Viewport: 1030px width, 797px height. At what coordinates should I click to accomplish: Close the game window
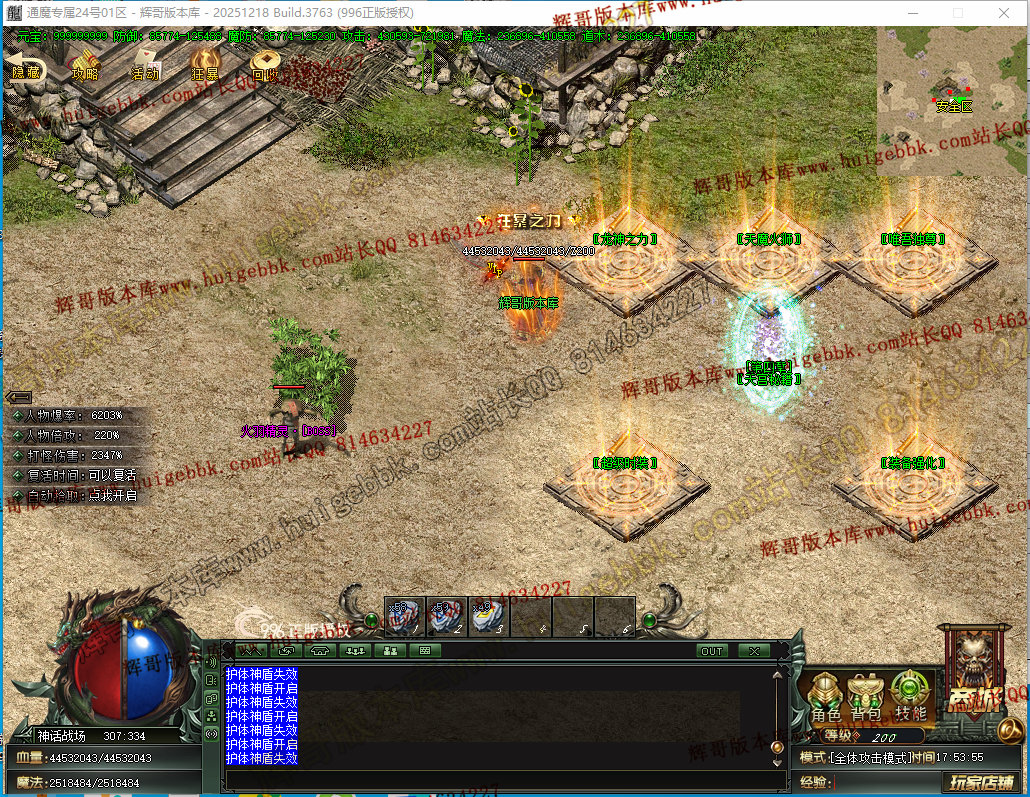(1003, 14)
